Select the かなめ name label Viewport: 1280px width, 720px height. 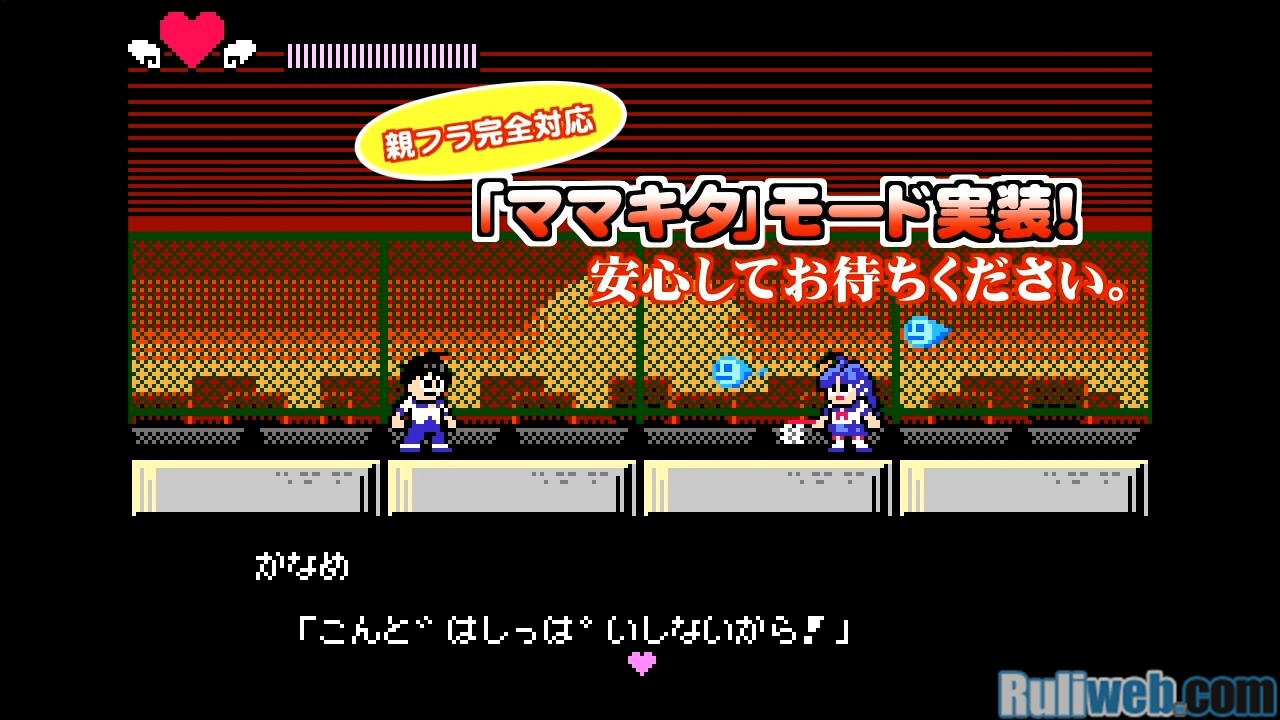[303, 565]
